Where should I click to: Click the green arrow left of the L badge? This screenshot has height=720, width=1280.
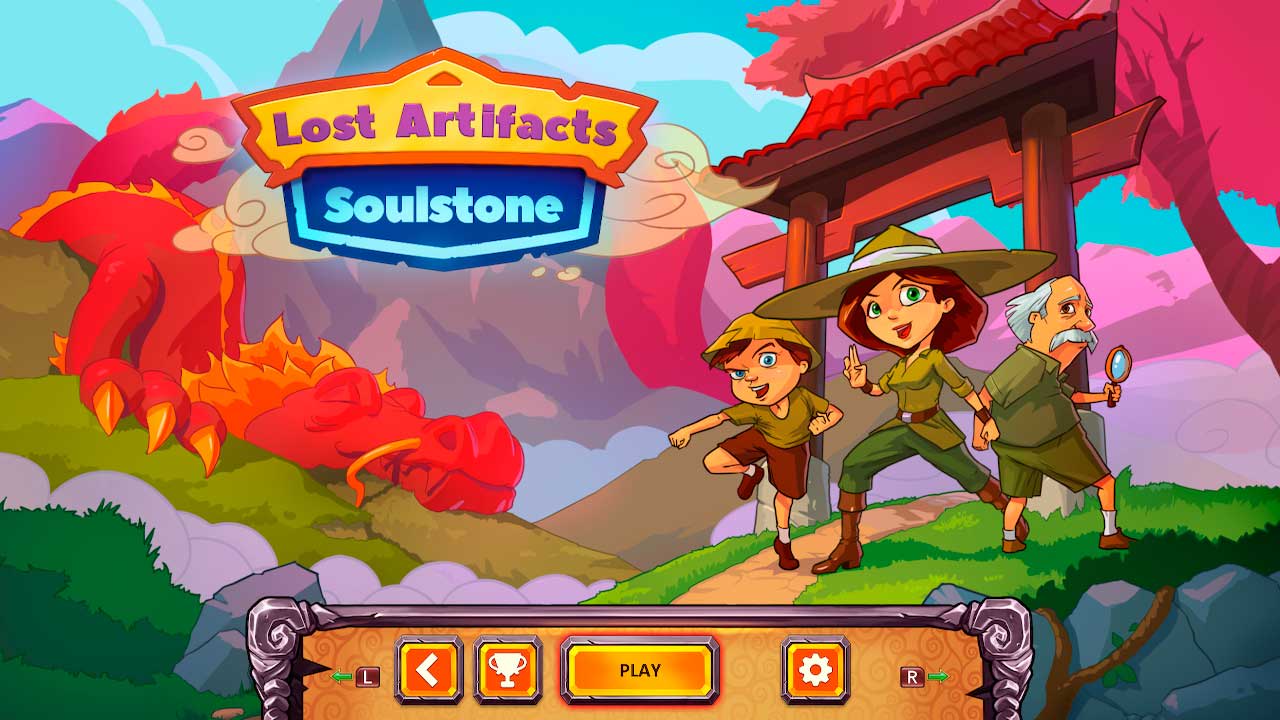pyautogui.click(x=341, y=677)
